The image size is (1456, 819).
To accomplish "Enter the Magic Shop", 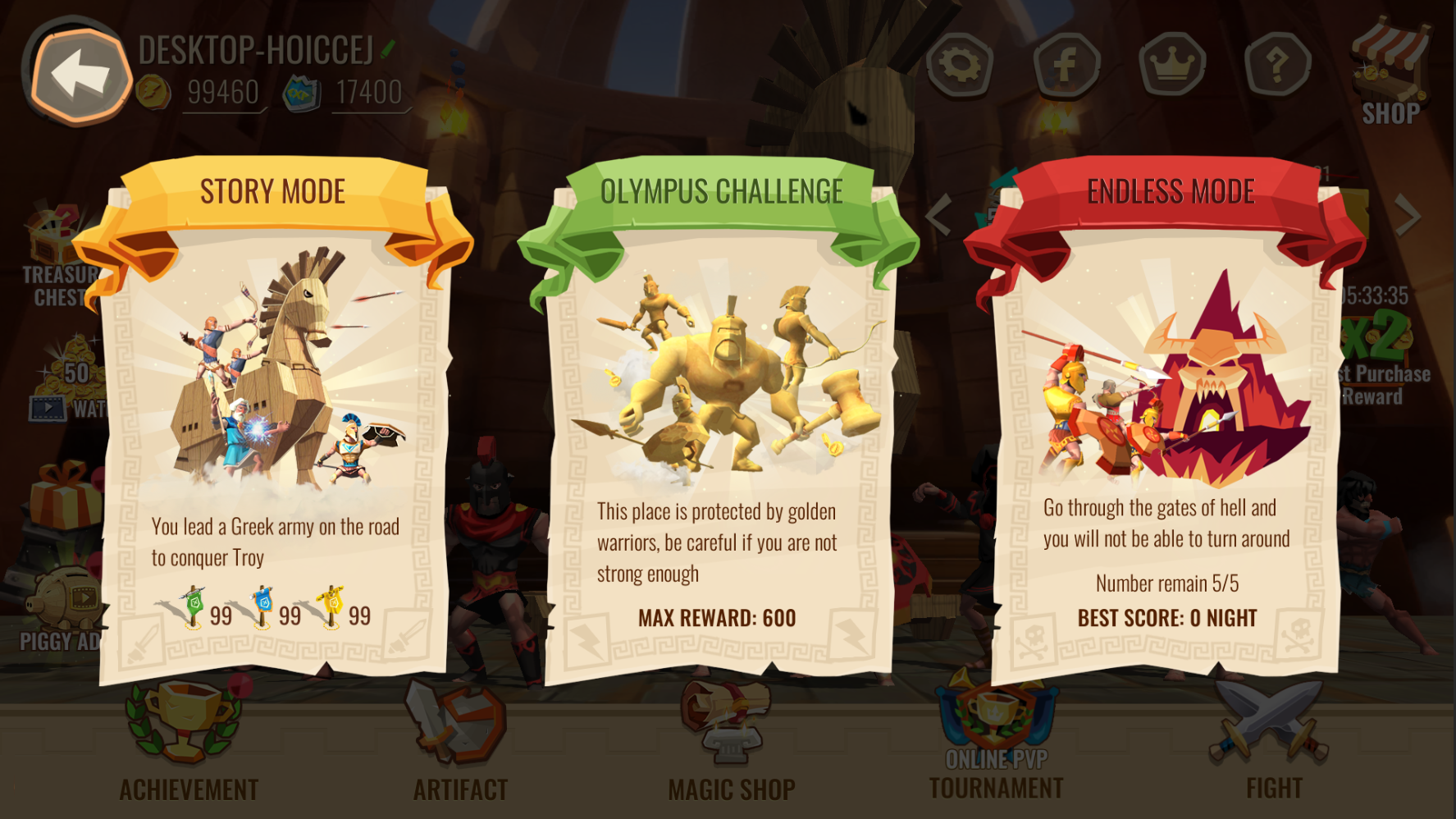I will (x=730, y=739).
